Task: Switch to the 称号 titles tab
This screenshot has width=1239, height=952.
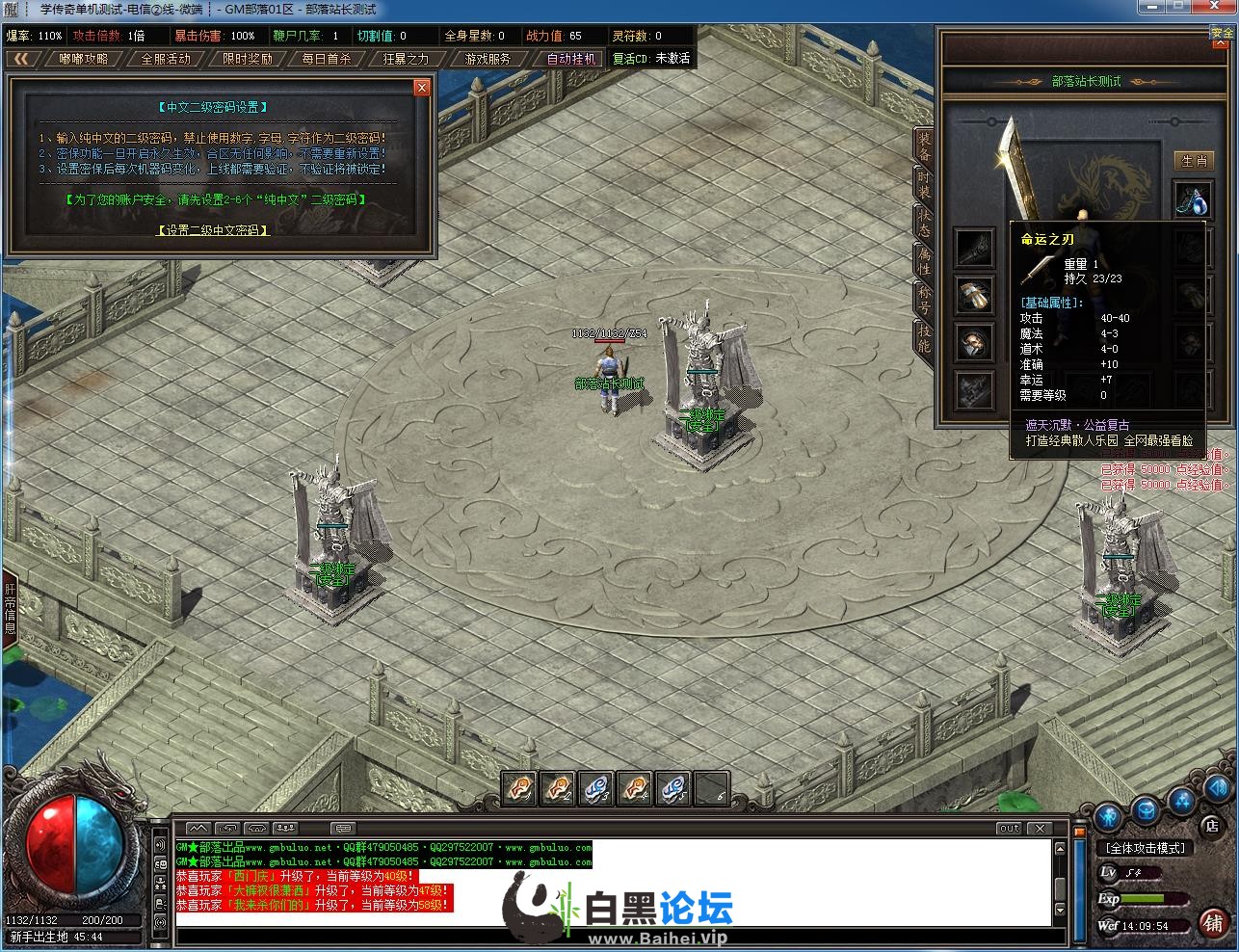Action: [924, 297]
